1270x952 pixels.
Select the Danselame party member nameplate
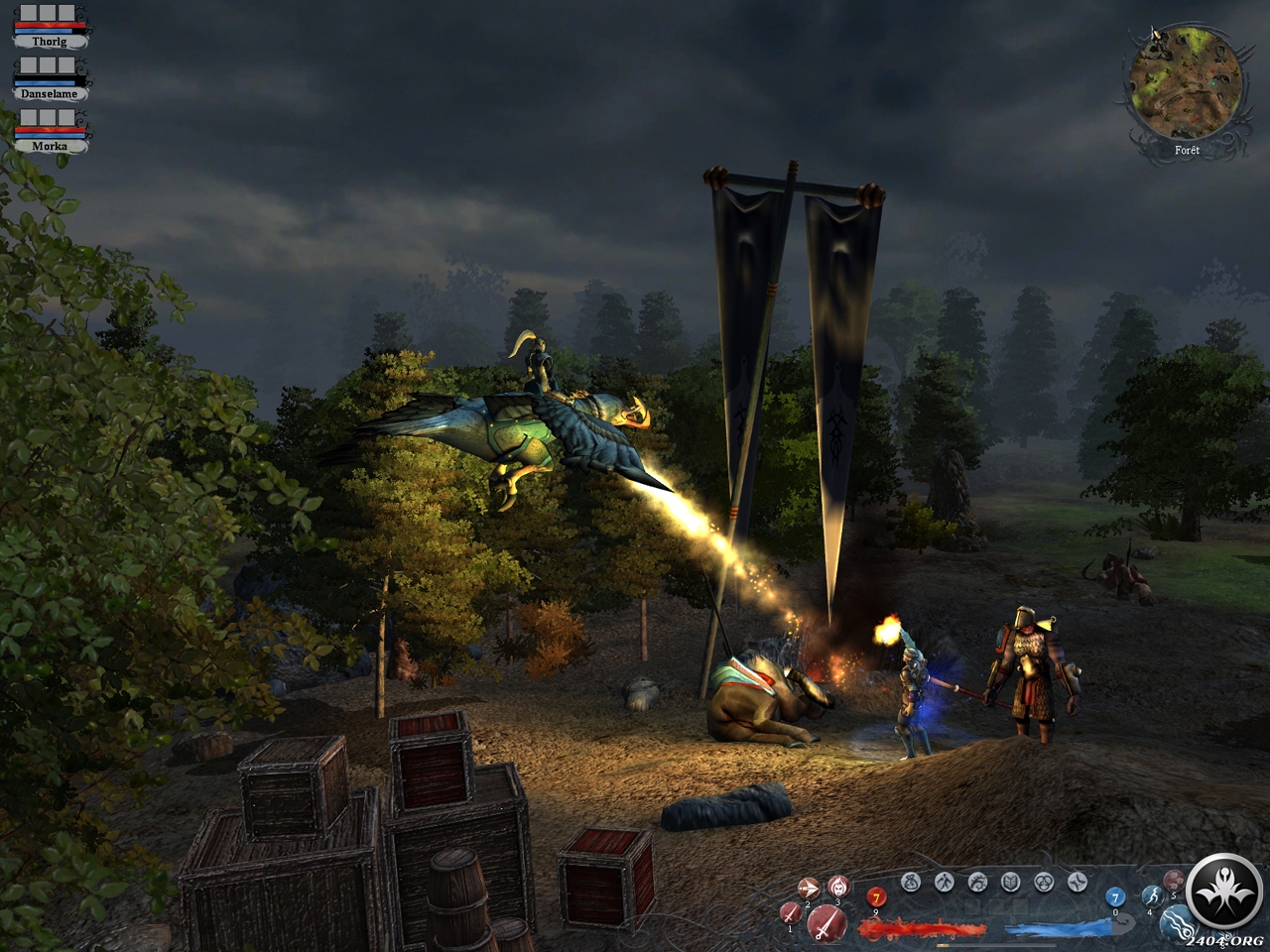(49, 93)
